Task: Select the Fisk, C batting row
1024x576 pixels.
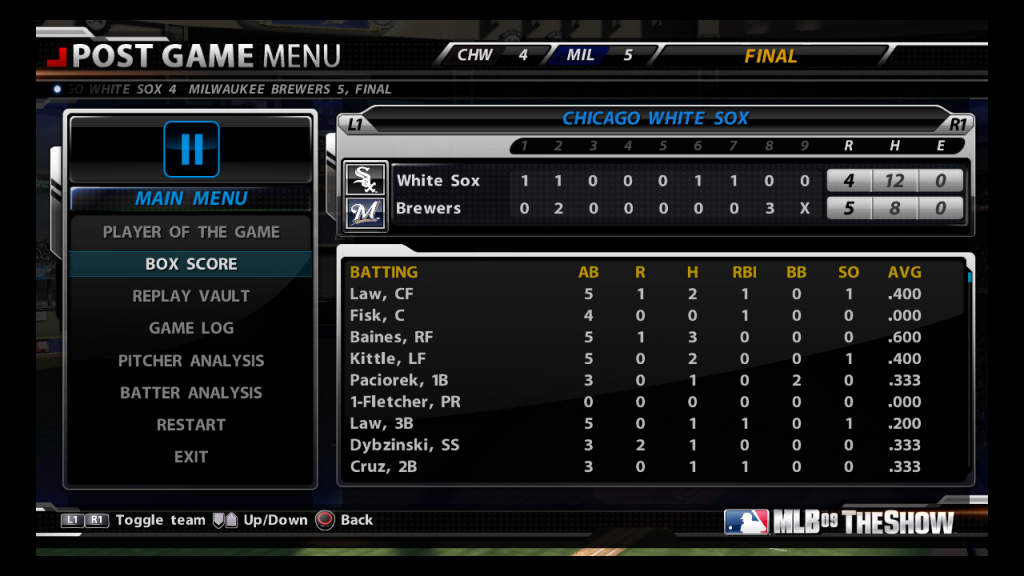Action: pyautogui.click(x=650, y=316)
